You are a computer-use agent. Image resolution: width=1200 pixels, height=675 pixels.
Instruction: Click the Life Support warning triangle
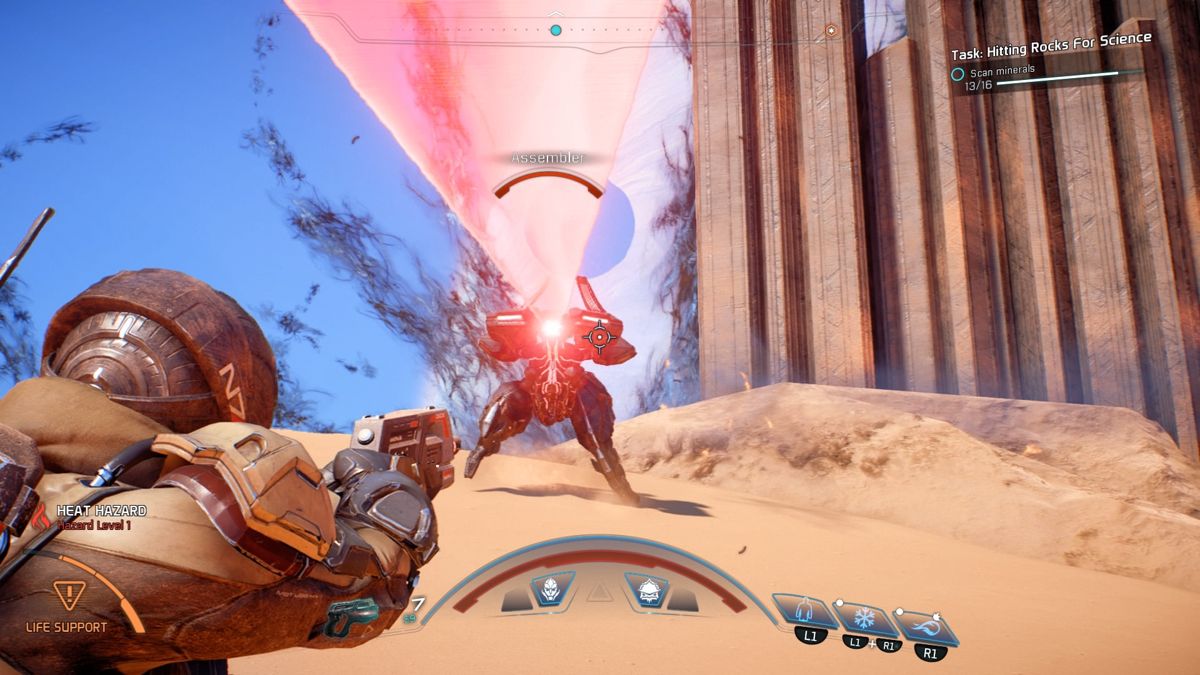(x=68, y=597)
